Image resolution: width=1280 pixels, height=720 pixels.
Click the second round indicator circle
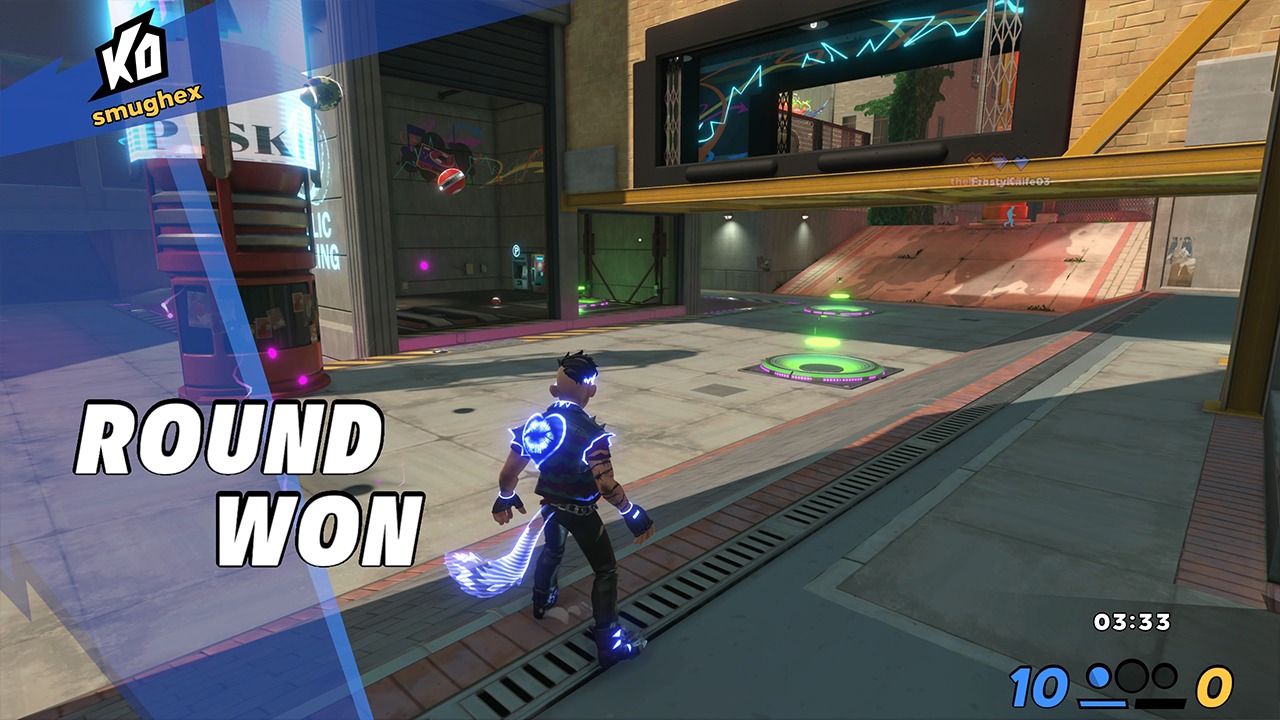(x=1130, y=676)
